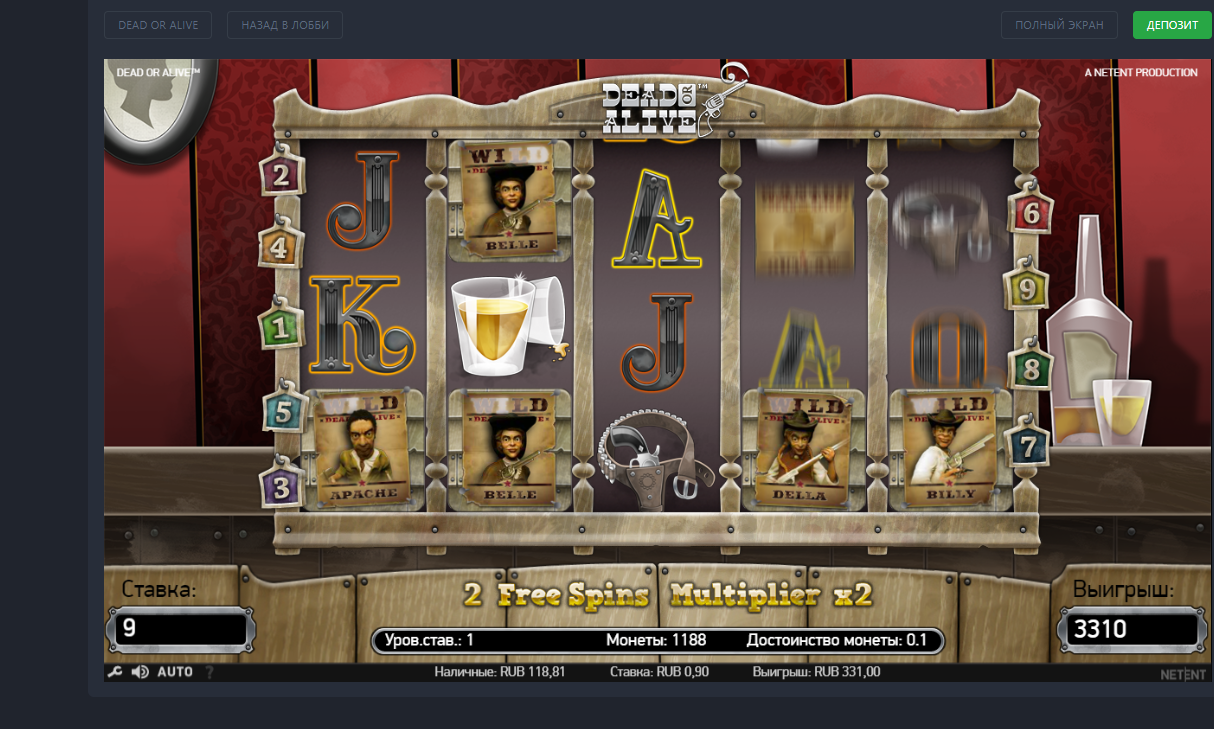The width and height of the screenshot is (1214, 729).
Task: Select payline marker number 2
Action: point(281,177)
